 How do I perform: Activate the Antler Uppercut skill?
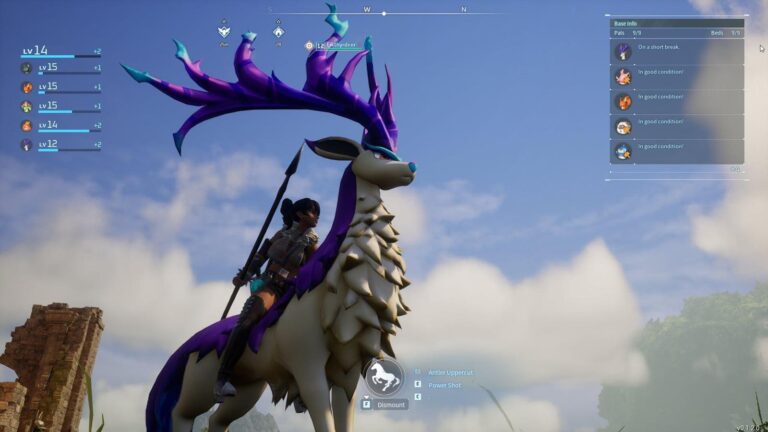point(449,372)
